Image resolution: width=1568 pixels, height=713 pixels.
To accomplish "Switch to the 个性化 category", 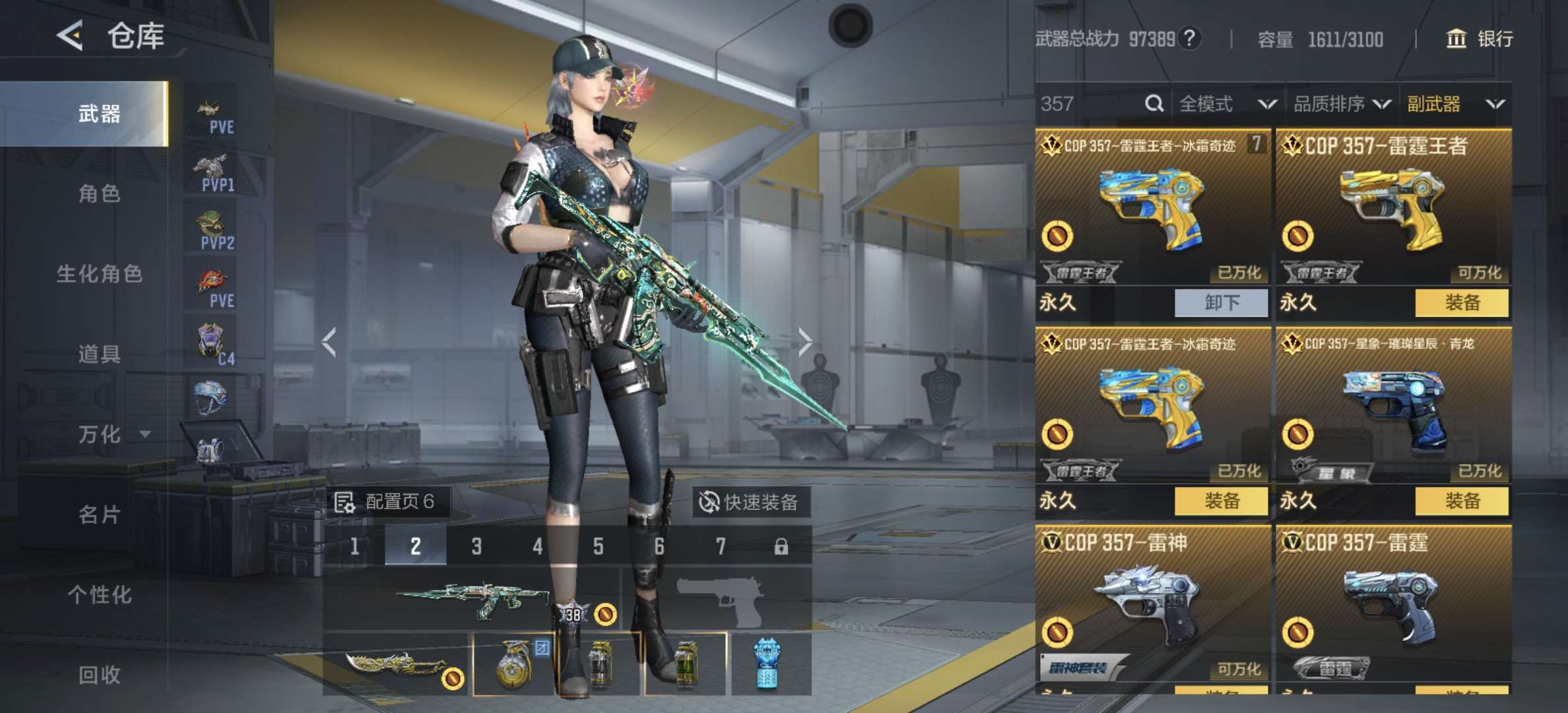I will [99, 594].
